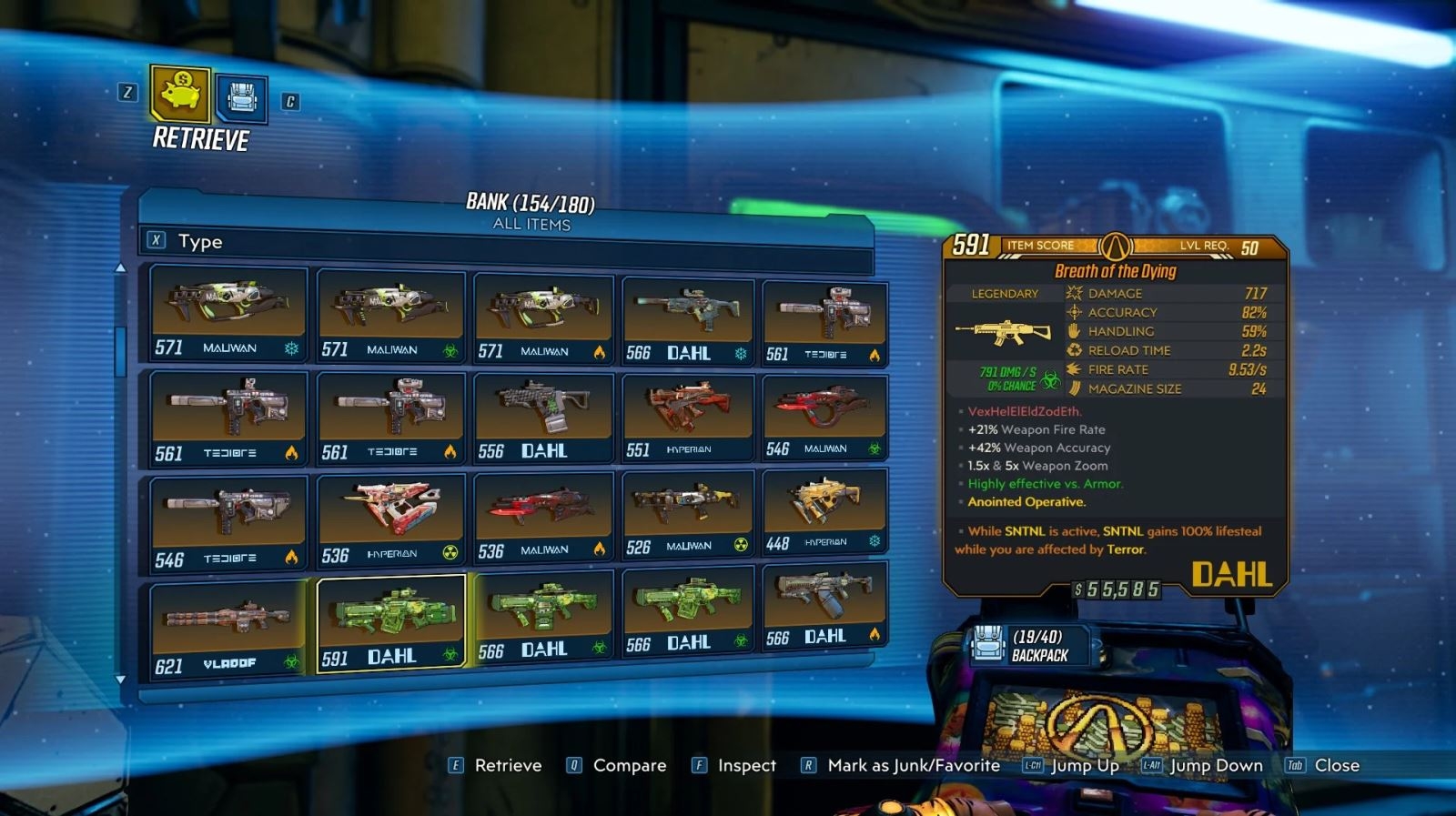Click the fire rate flame icon on the stat card
Image resolution: width=1456 pixels, height=816 pixels.
pyautogui.click(x=1076, y=369)
